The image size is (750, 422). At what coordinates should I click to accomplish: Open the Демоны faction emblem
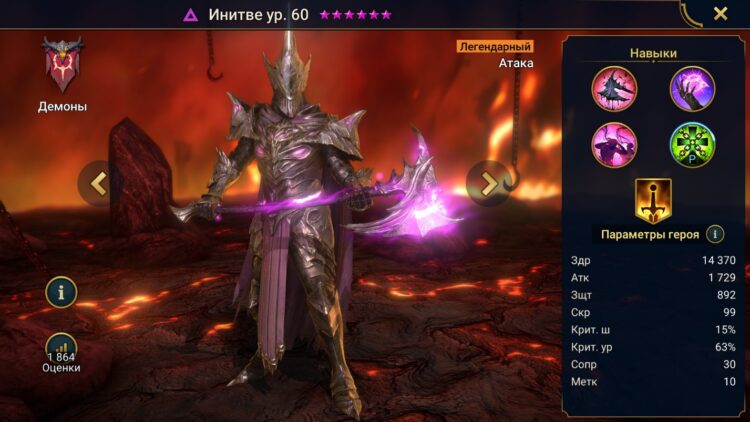(x=62, y=65)
